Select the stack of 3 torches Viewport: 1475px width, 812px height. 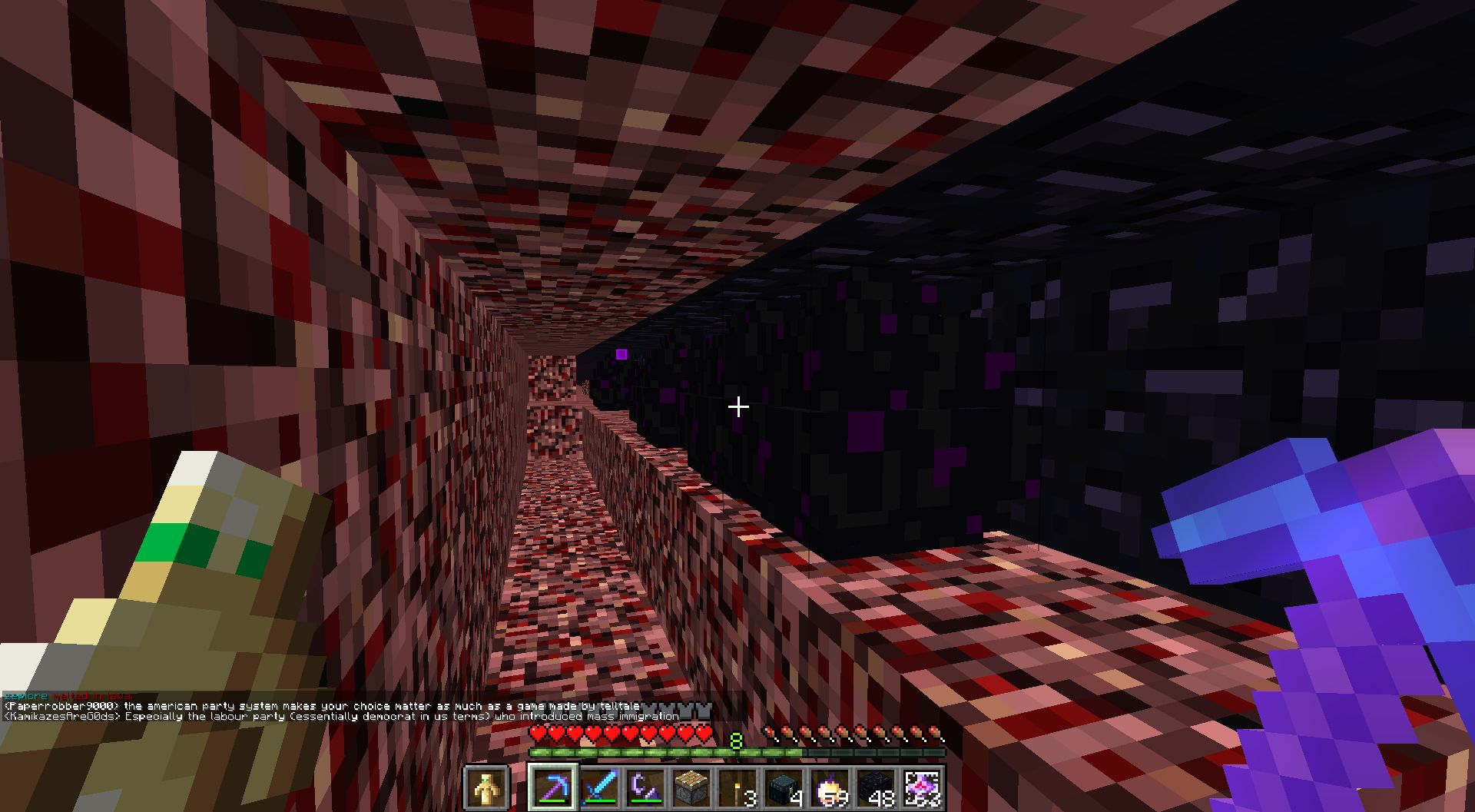click(x=736, y=785)
